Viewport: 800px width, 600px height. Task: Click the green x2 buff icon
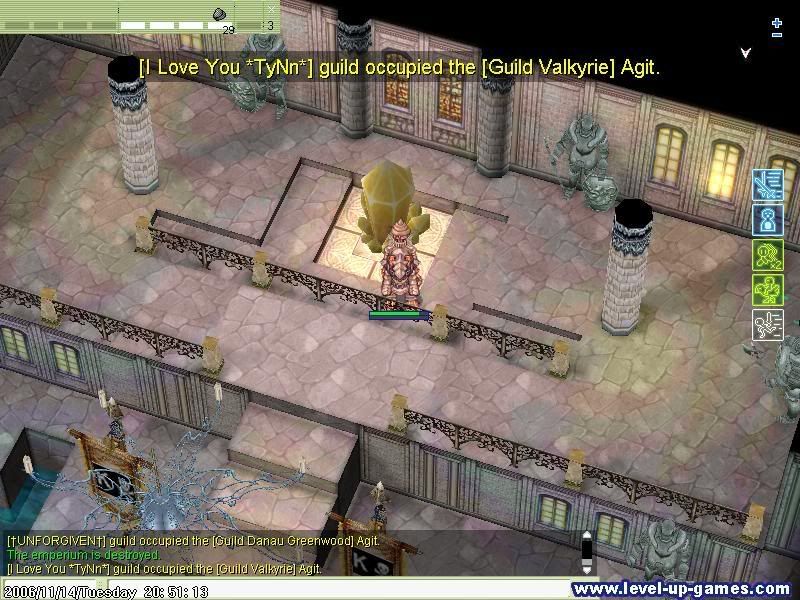tap(766, 254)
